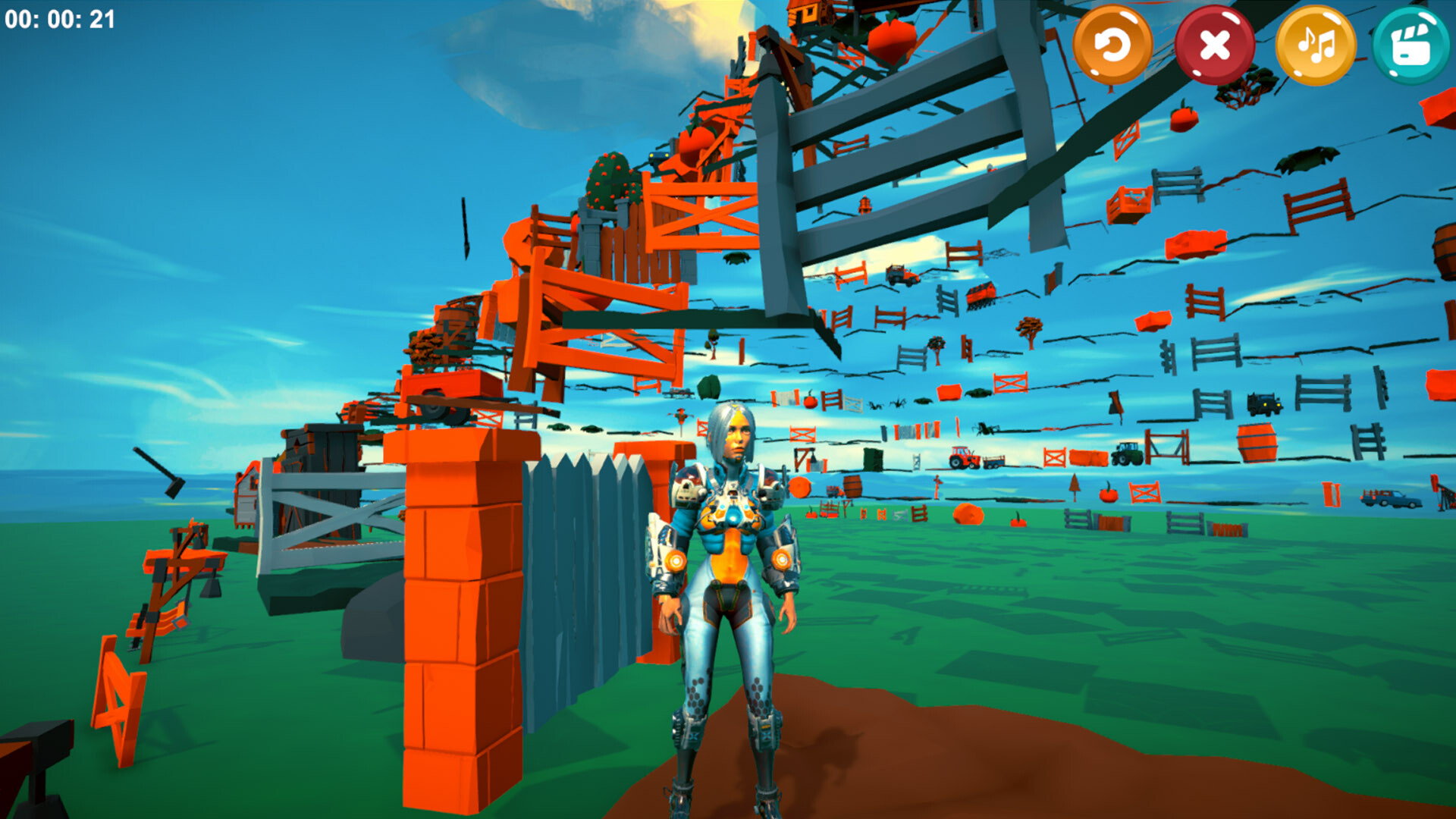Click the orange restart arrow button

[1112, 46]
